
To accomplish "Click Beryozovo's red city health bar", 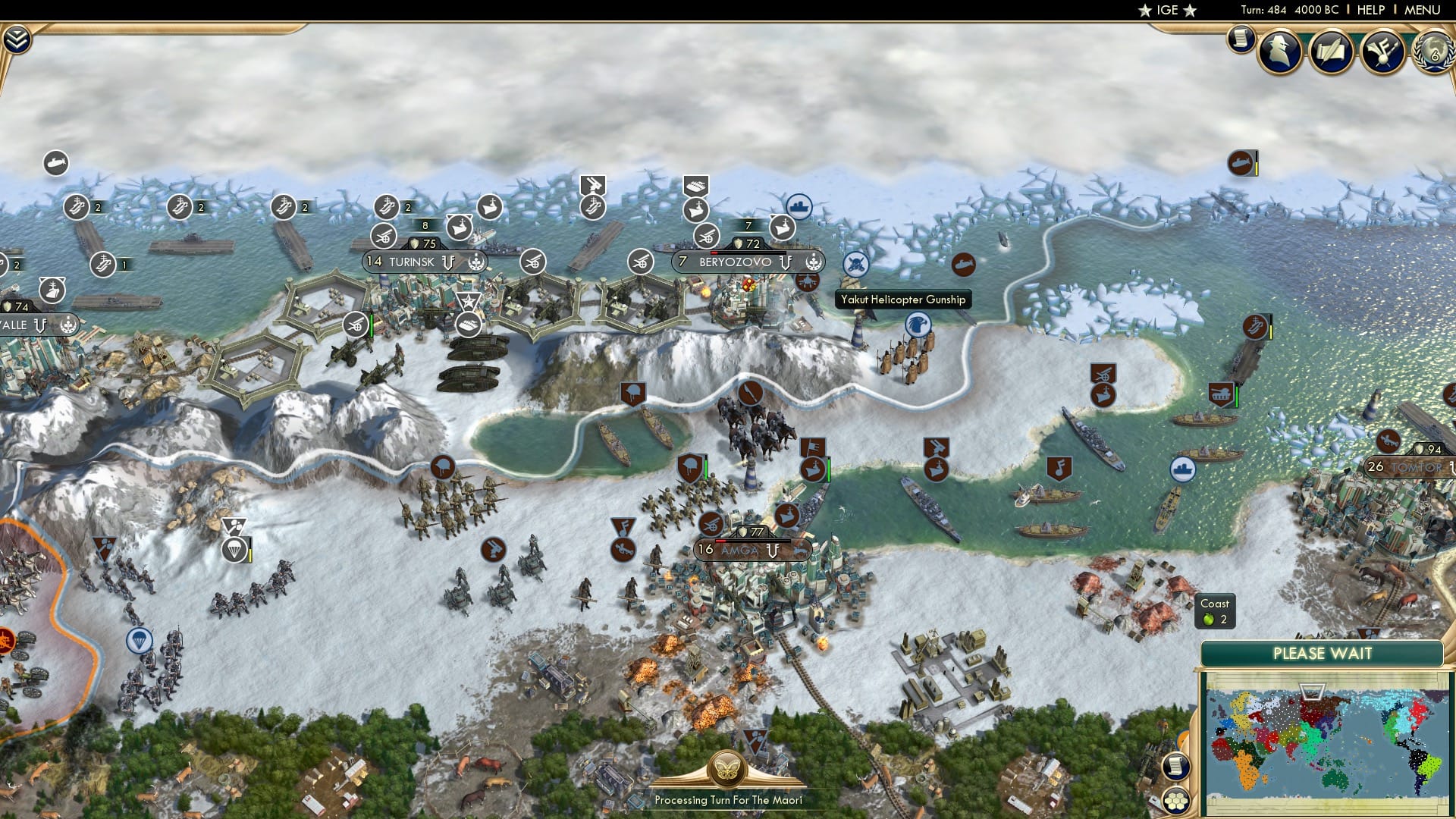I will [x=714, y=253].
